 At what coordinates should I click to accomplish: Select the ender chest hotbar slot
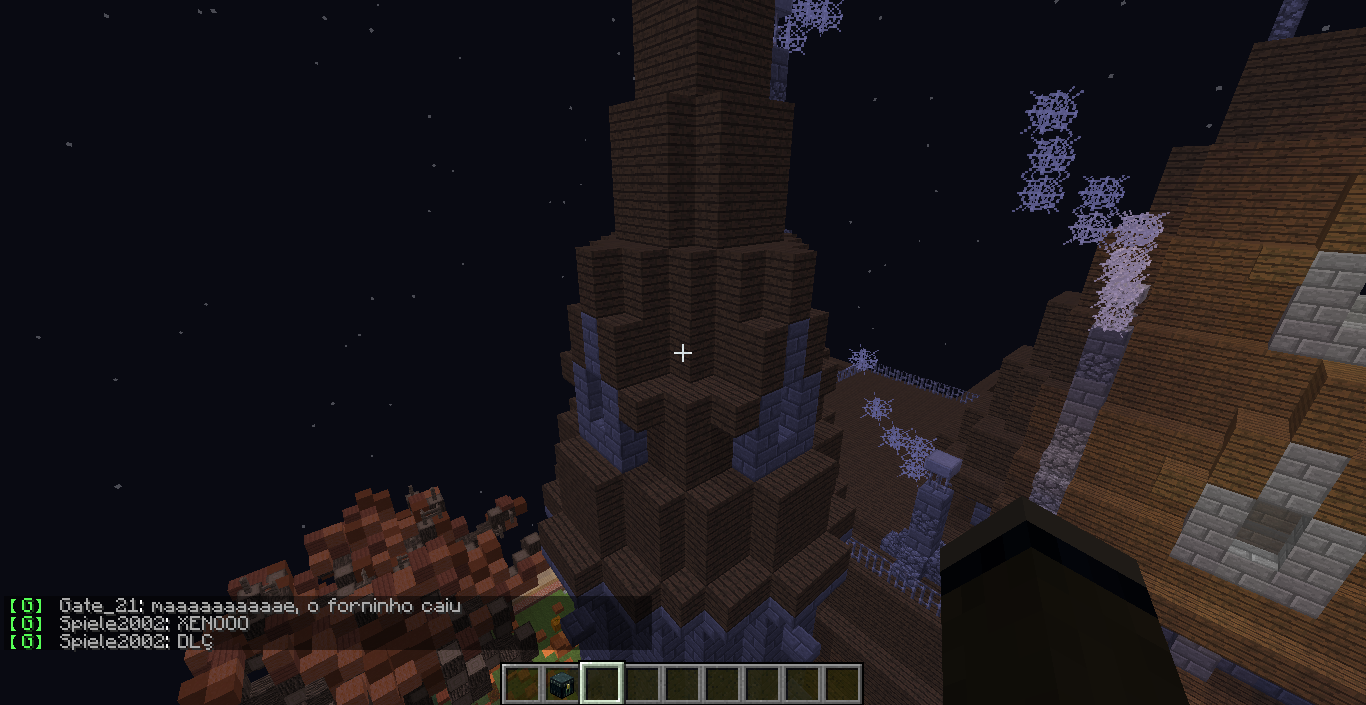click(x=562, y=684)
